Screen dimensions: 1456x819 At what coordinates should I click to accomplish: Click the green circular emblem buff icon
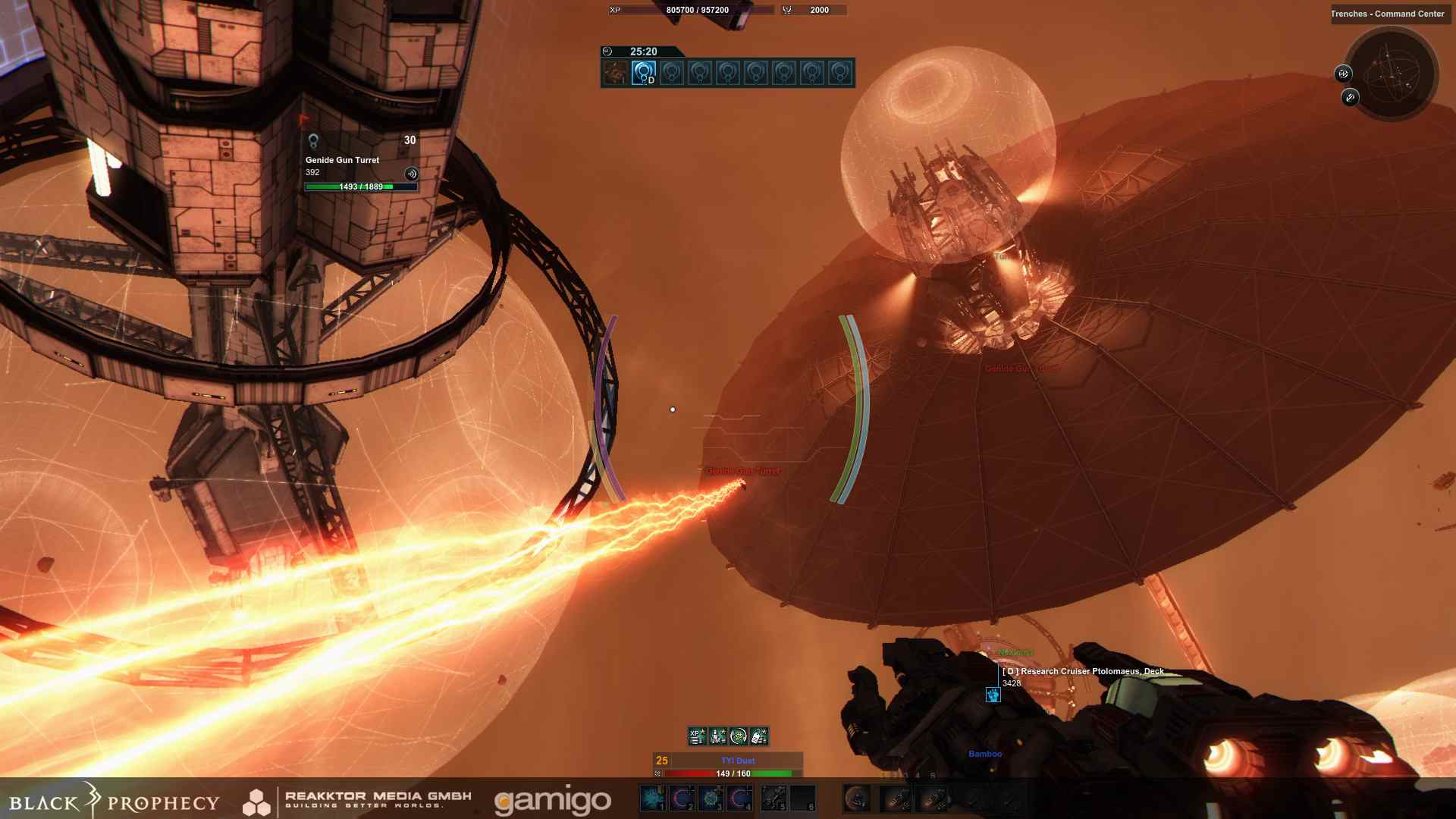pos(738,736)
